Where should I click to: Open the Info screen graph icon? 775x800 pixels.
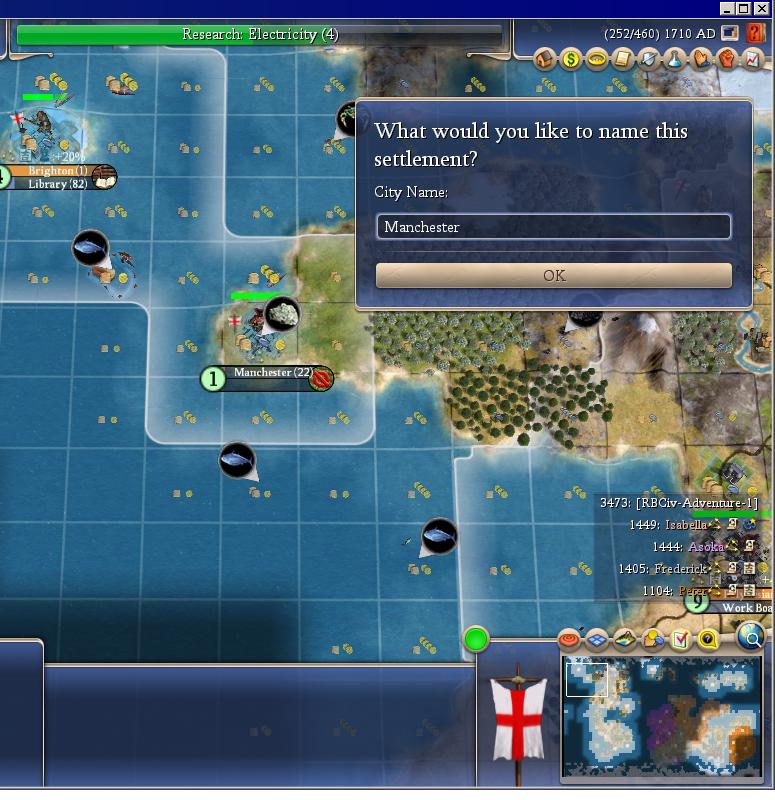coord(752,60)
